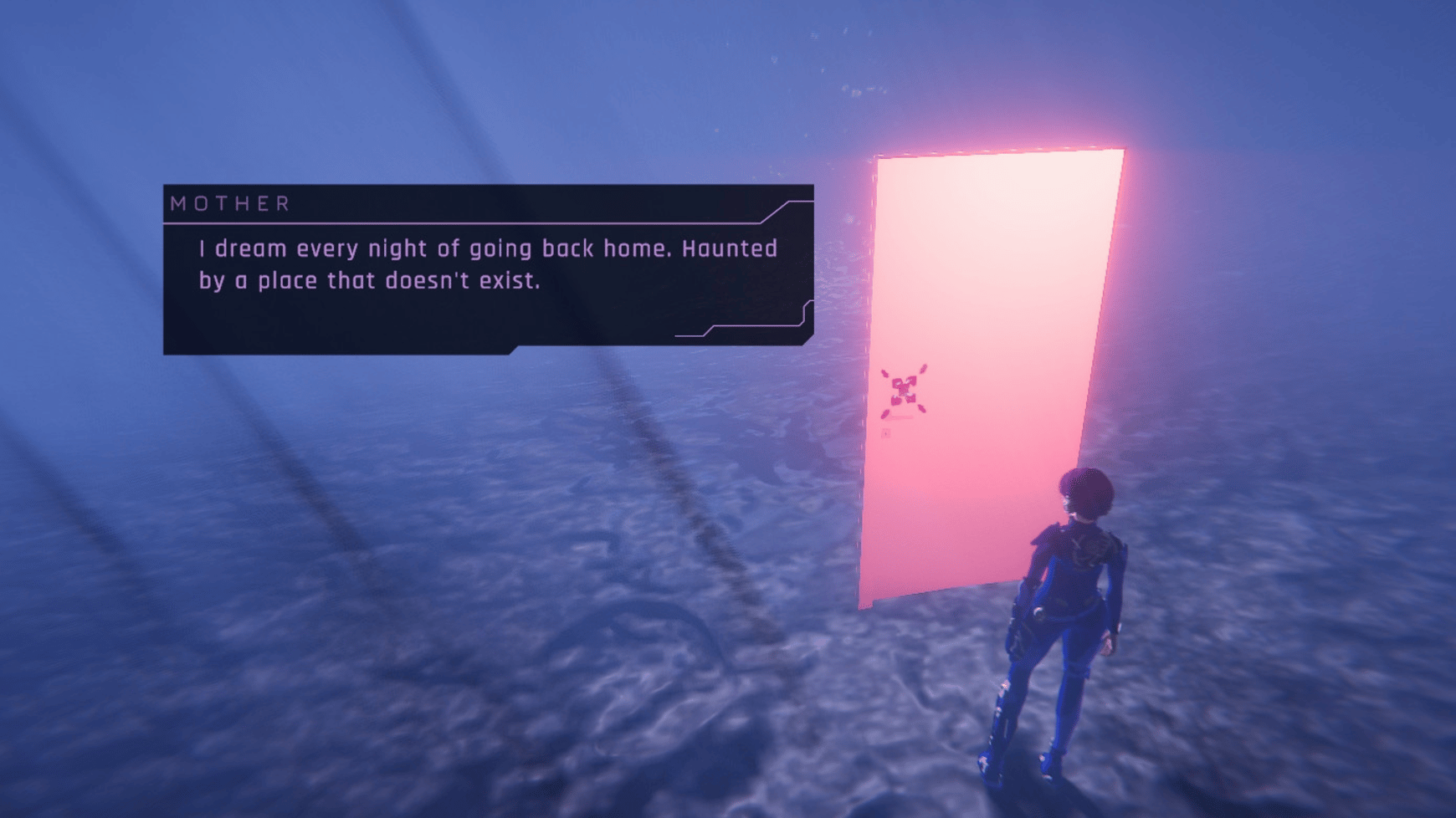Viewport: 1456px width, 818px height.
Task: Select the door's interaction marker icon
Action: [903, 390]
